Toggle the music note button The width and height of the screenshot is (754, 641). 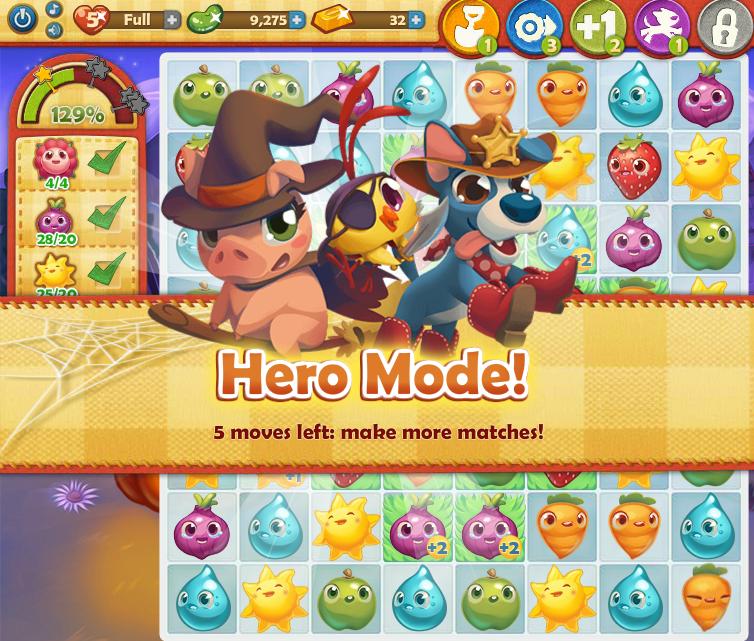click(53, 9)
